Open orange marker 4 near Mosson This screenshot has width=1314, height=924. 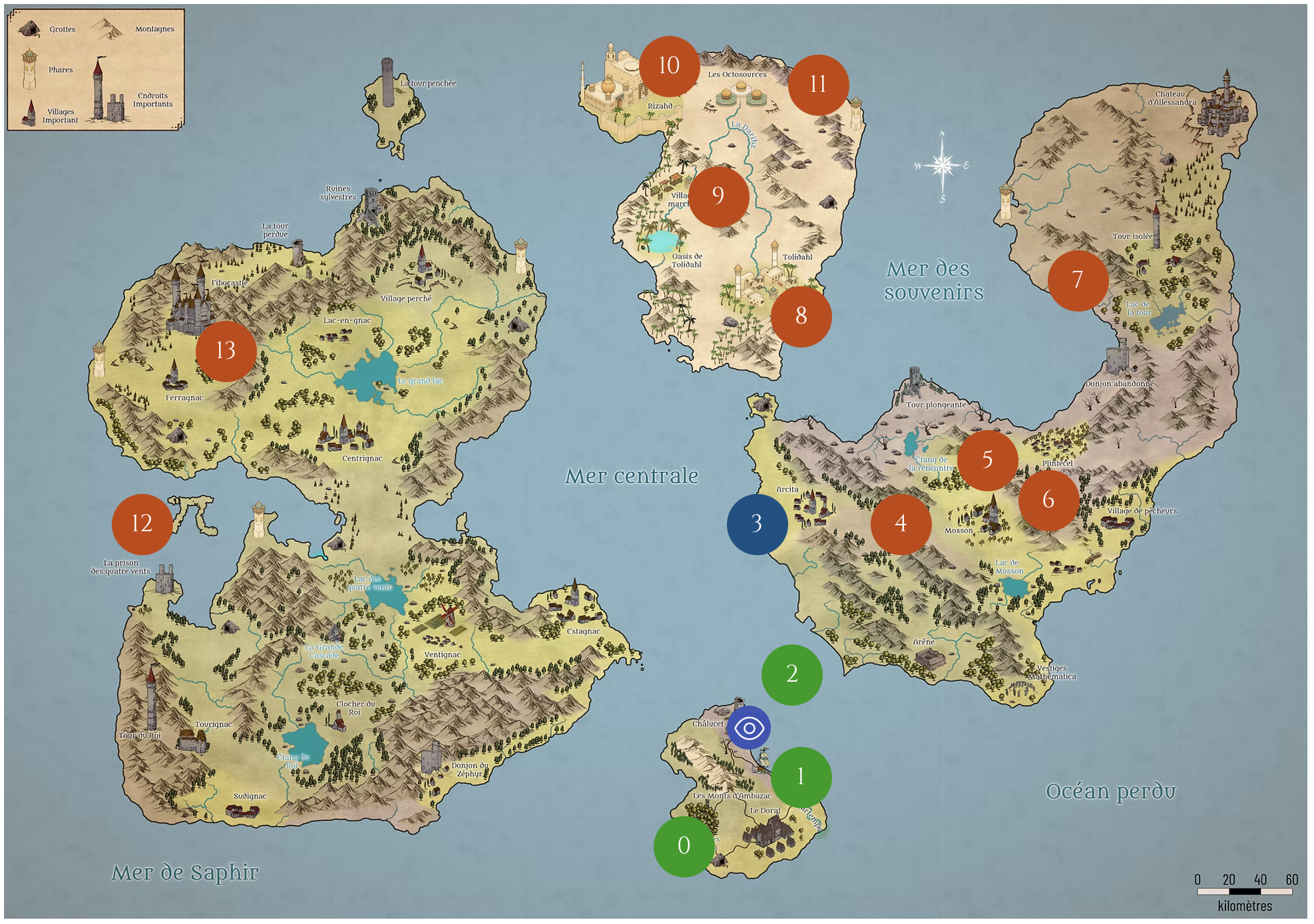click(901, 524)
